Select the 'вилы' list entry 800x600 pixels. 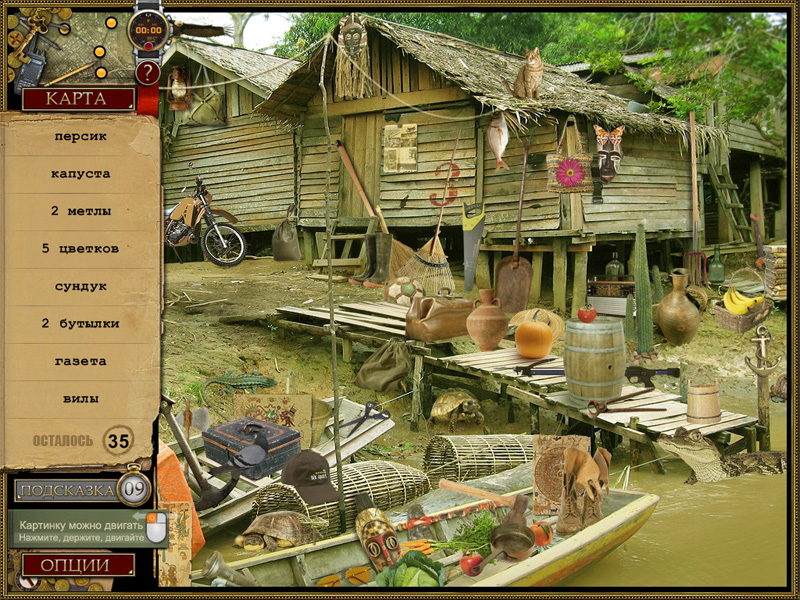80,398
